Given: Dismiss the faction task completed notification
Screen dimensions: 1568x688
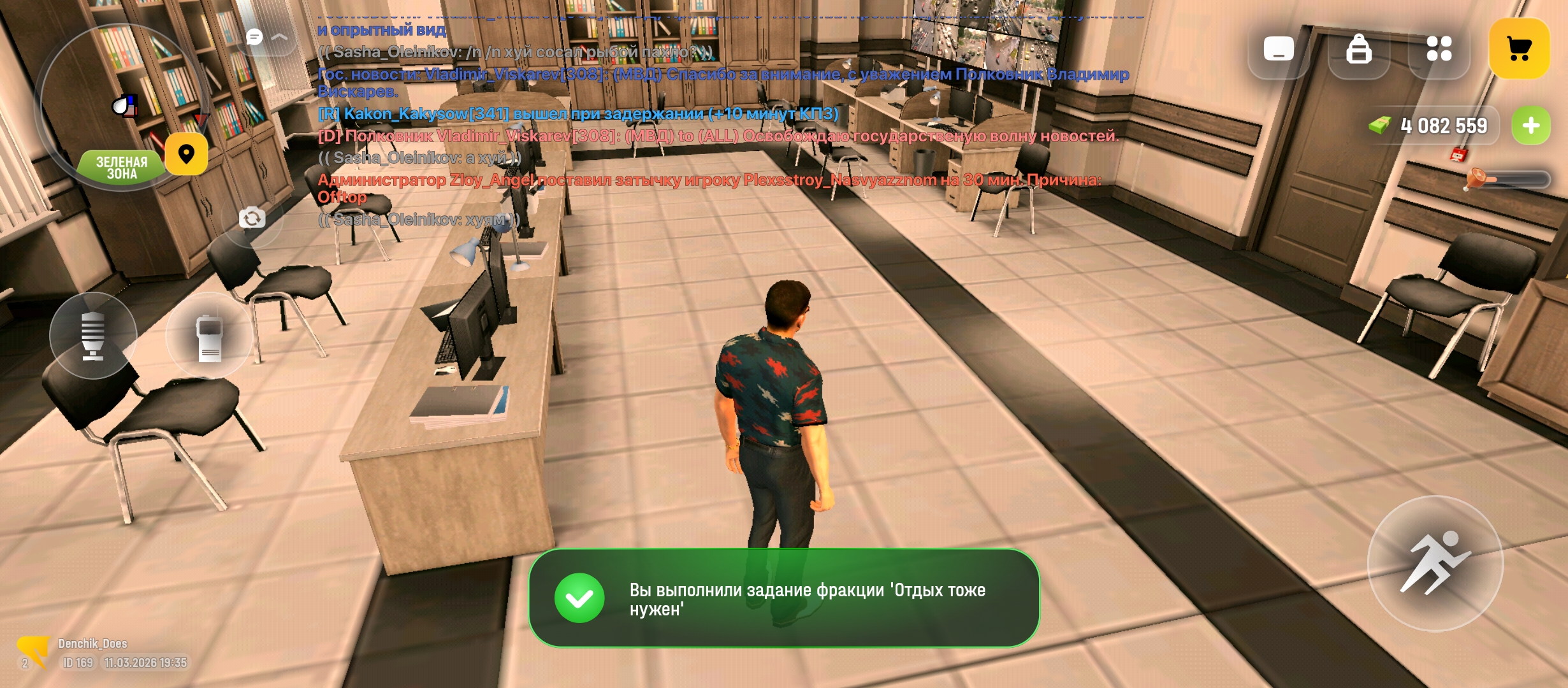Looking at the screenshot, I should point(783,598).
